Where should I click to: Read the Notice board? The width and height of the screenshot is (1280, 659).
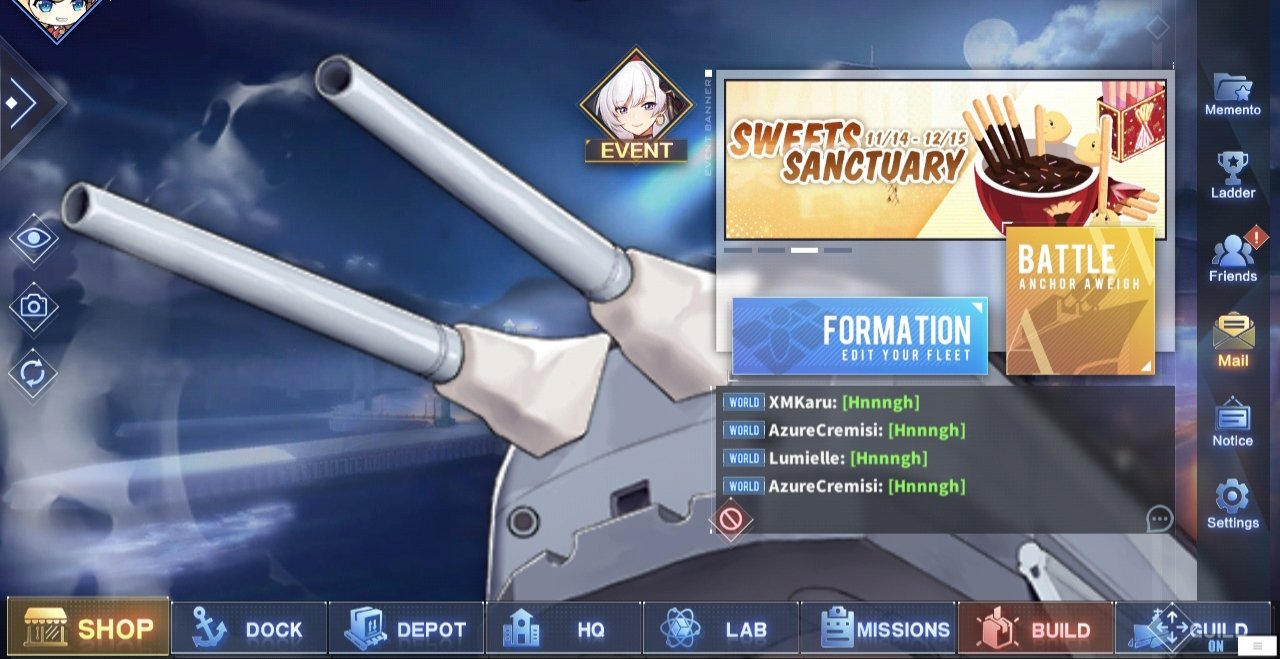(1233, 423)
